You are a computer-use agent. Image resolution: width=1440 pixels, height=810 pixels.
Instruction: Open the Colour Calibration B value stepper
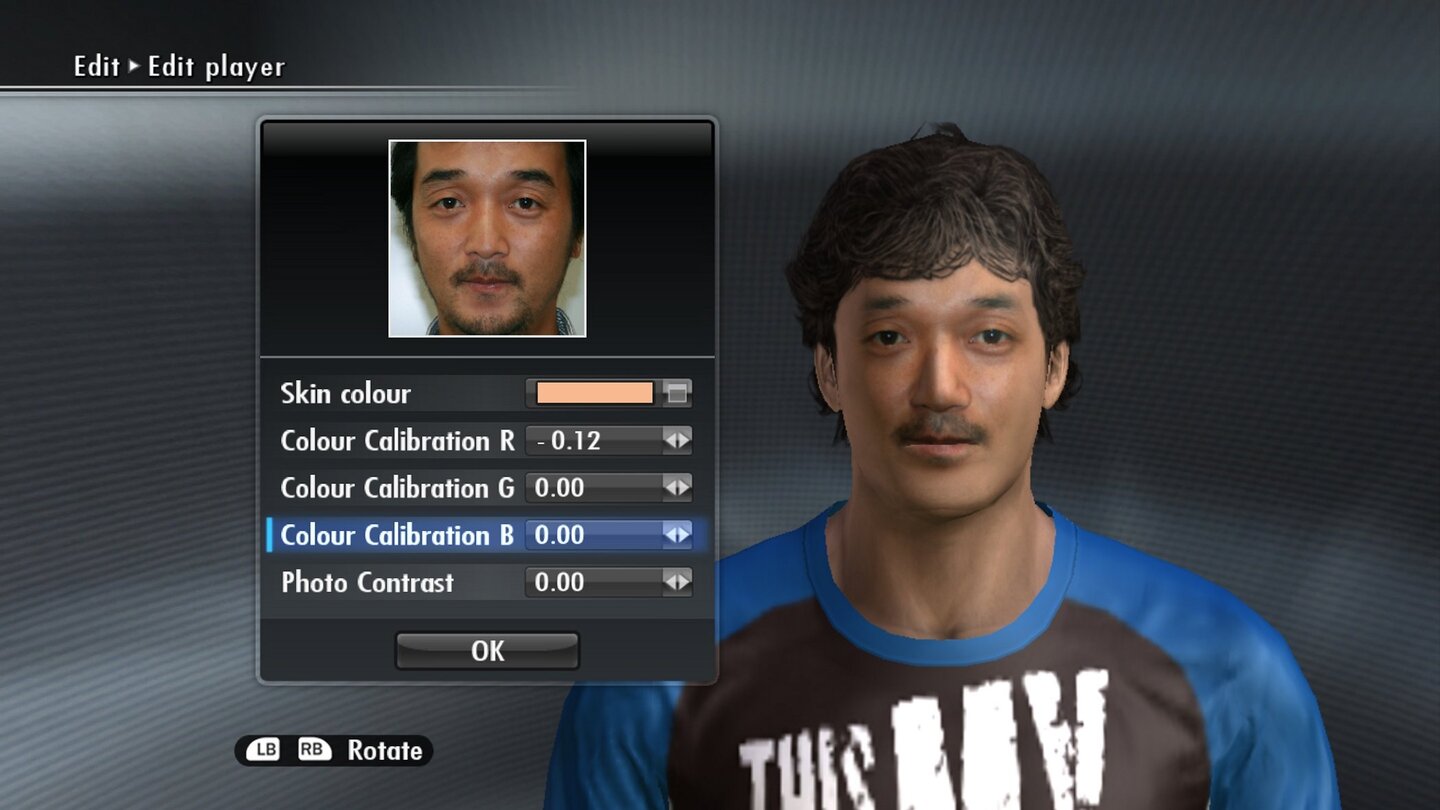click(x=600, y=535)
